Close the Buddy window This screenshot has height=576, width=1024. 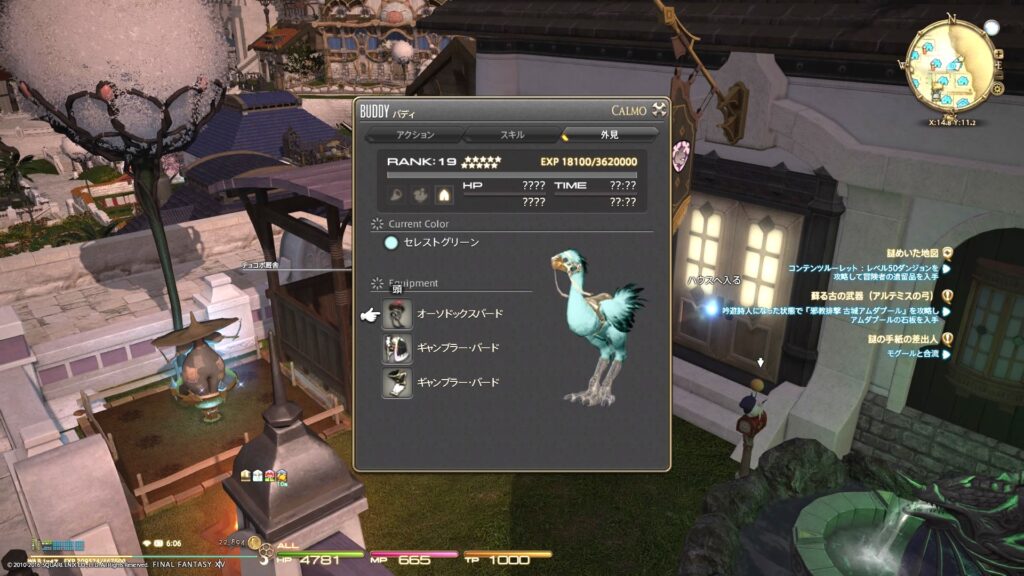(x=659, y=110)
